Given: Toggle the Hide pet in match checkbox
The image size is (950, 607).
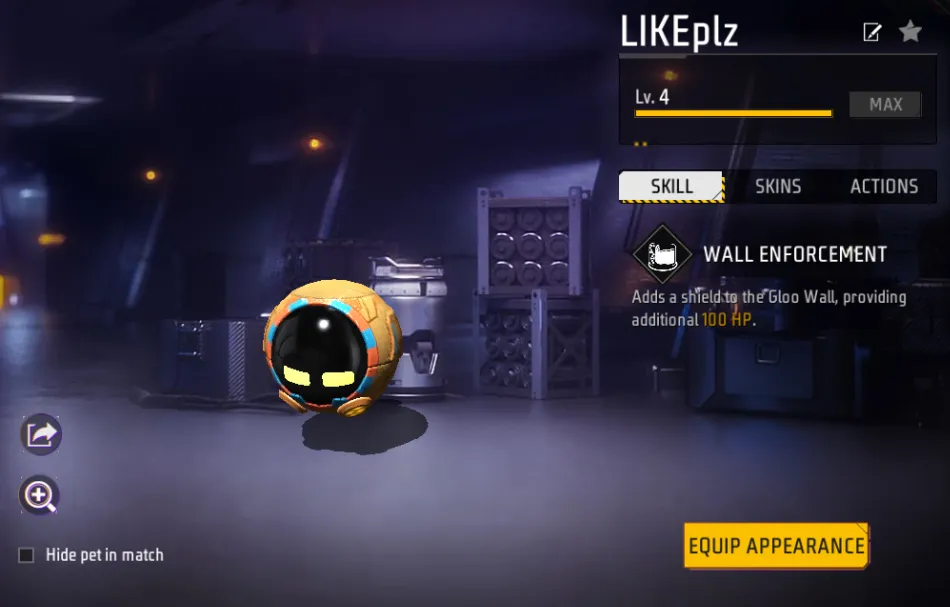Looking at the screenshot, I should pos(27,555).
